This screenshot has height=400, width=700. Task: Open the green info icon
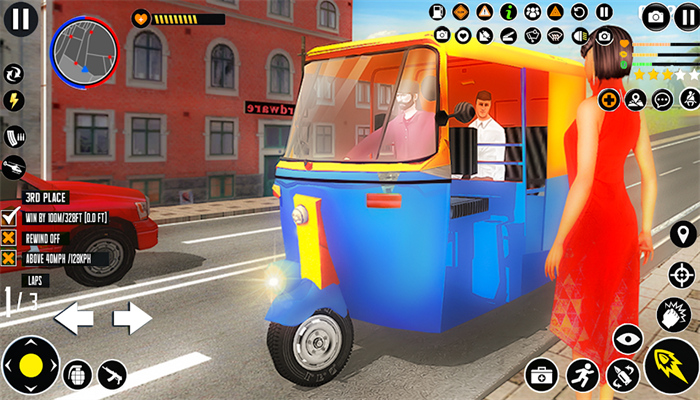click(508, 12)
